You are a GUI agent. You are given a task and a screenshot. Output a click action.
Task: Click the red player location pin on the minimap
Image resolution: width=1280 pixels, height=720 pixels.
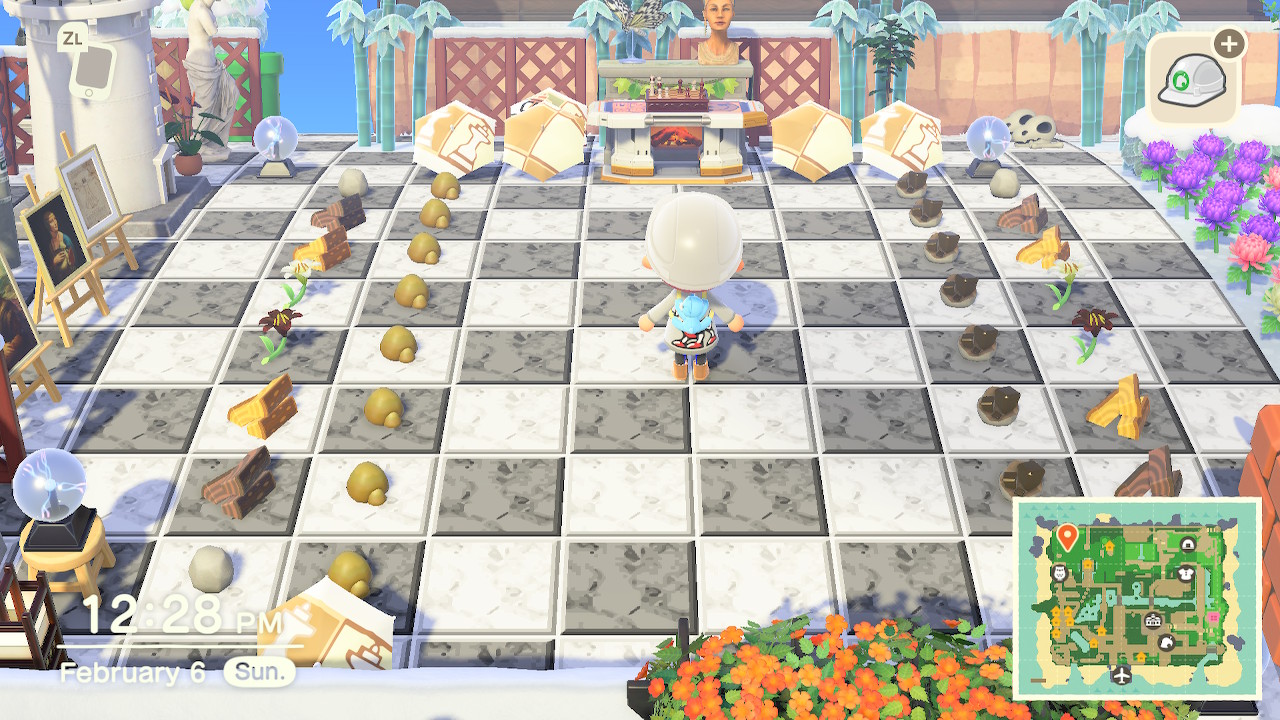1067,535
